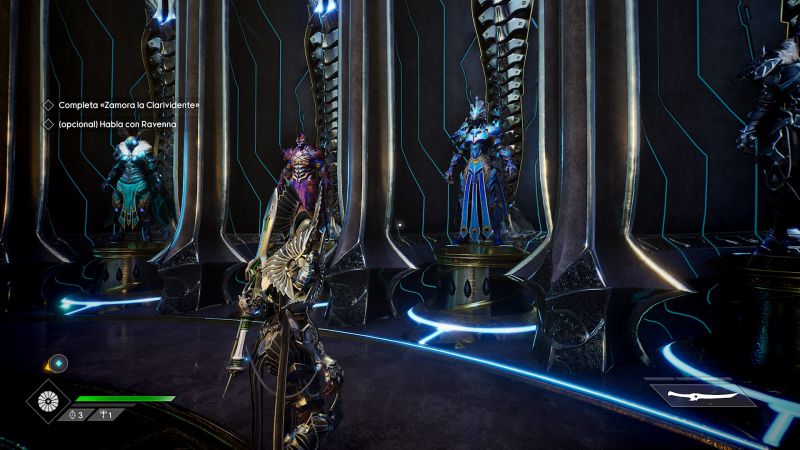Viewport: 800px width, 450px height.
Task: Click the white radial wheel emblem
Action: (x=47, y=402)
